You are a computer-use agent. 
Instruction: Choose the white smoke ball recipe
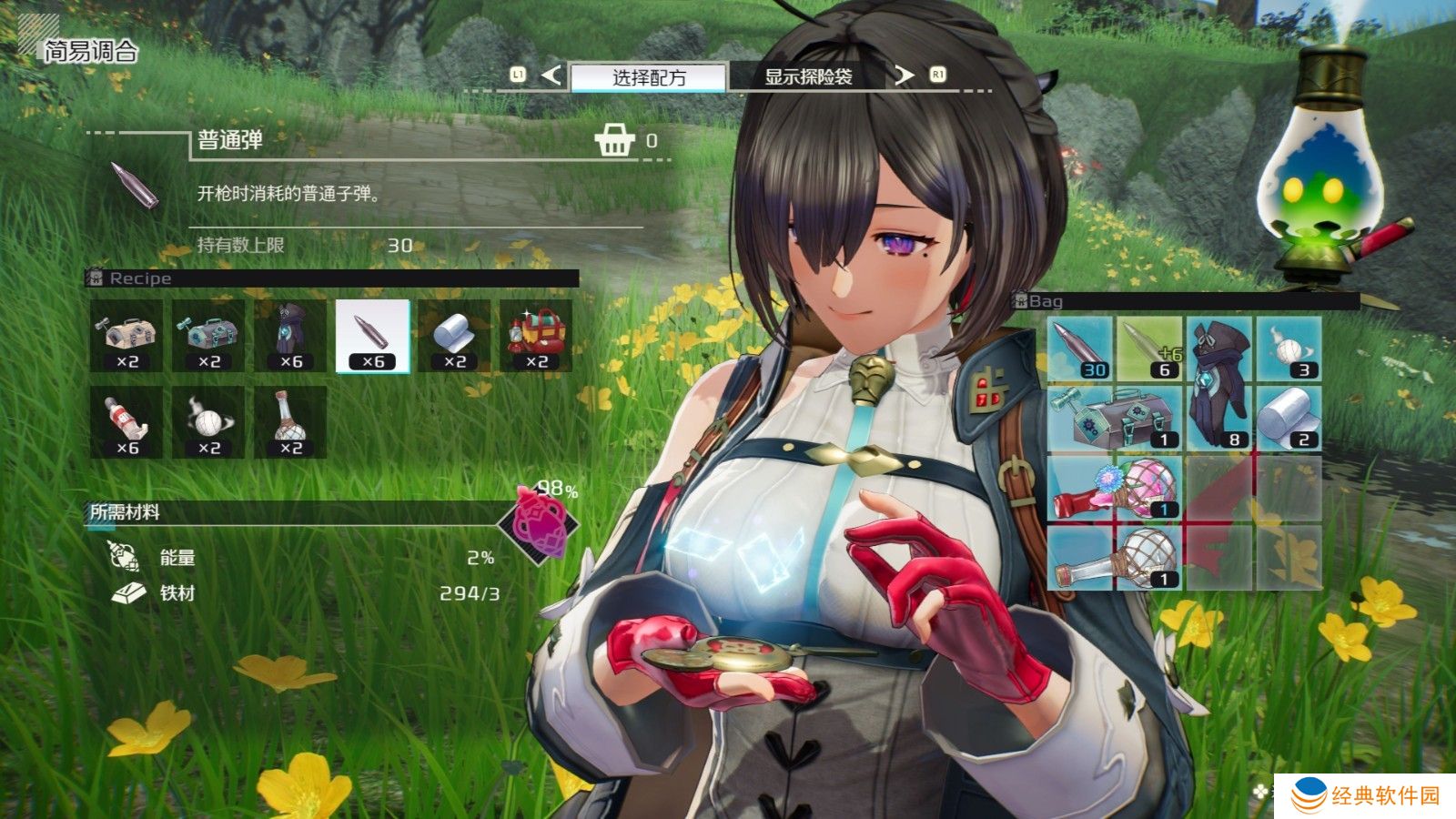pyautogui.click(x=208, y=422)
